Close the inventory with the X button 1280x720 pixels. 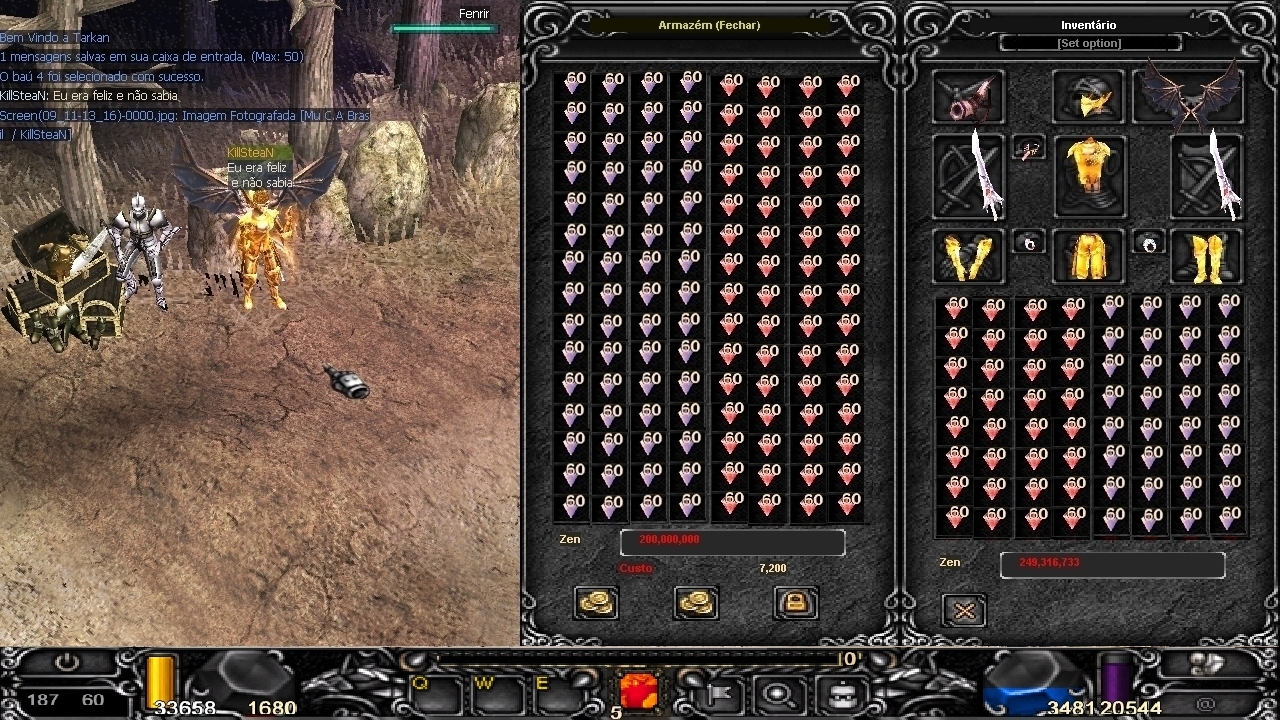coord(964,610)
